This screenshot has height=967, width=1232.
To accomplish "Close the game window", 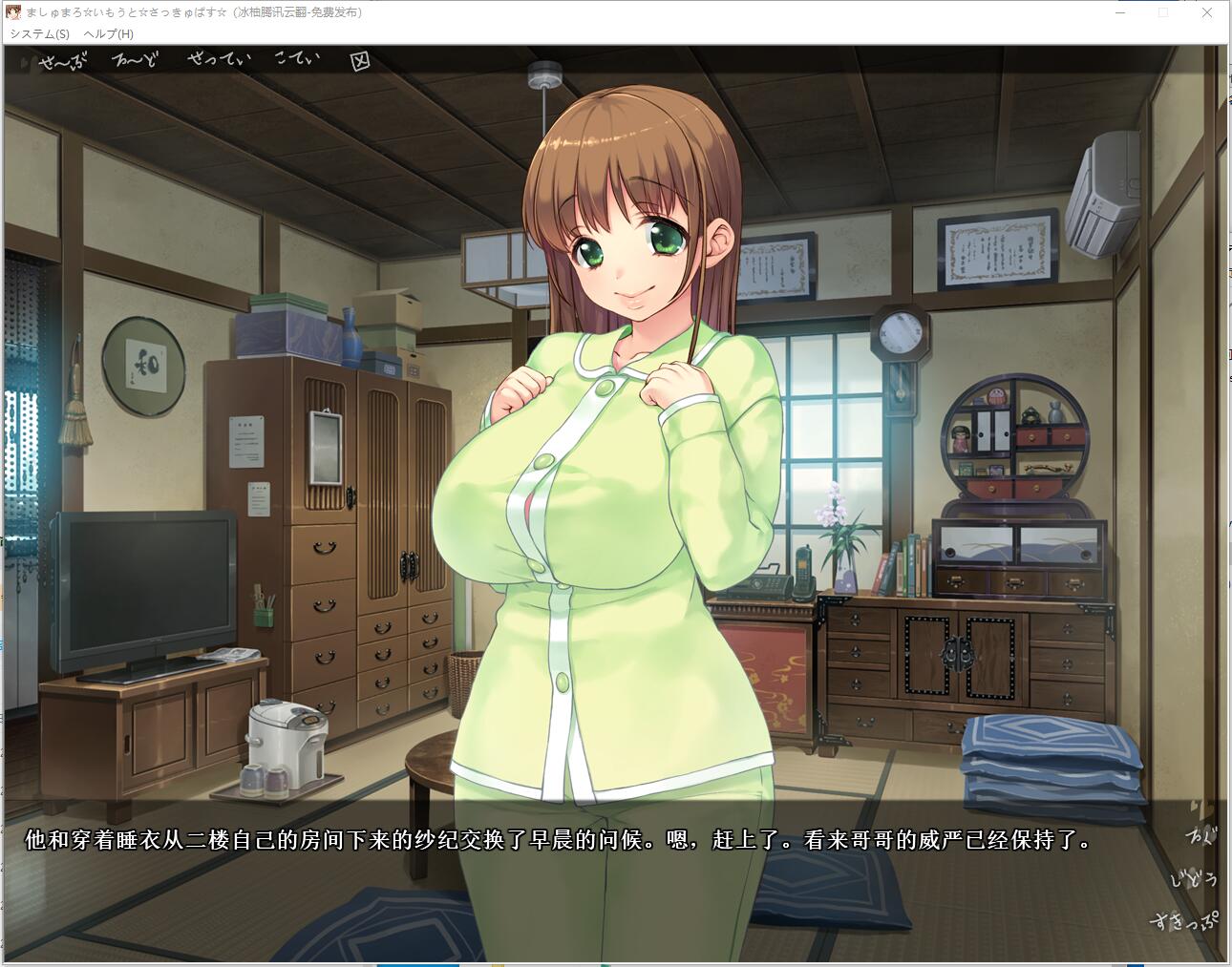I will point(1207,12).
